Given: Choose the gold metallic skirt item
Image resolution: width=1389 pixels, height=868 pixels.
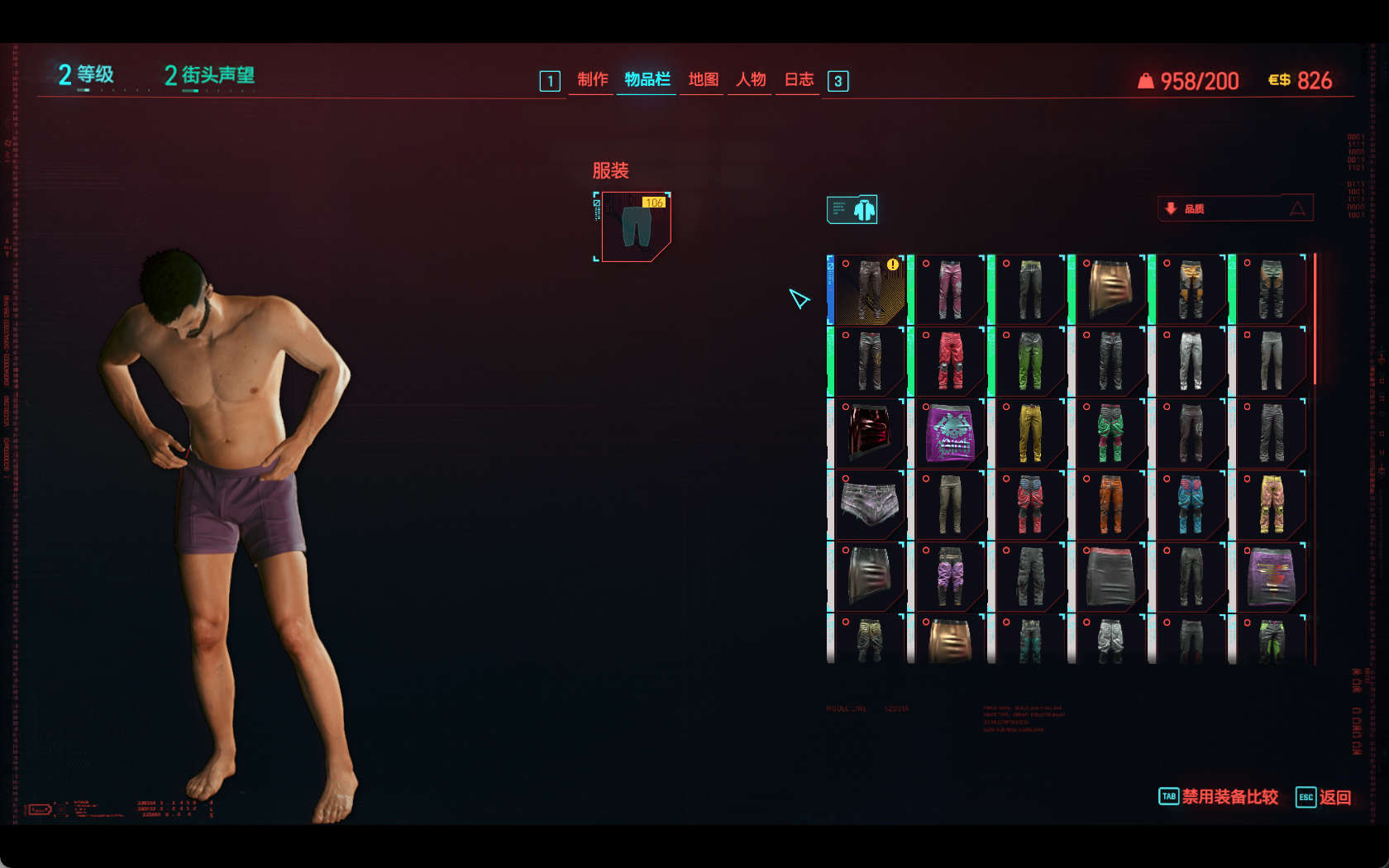Looking at the screenshot, I should (1110, 289).
